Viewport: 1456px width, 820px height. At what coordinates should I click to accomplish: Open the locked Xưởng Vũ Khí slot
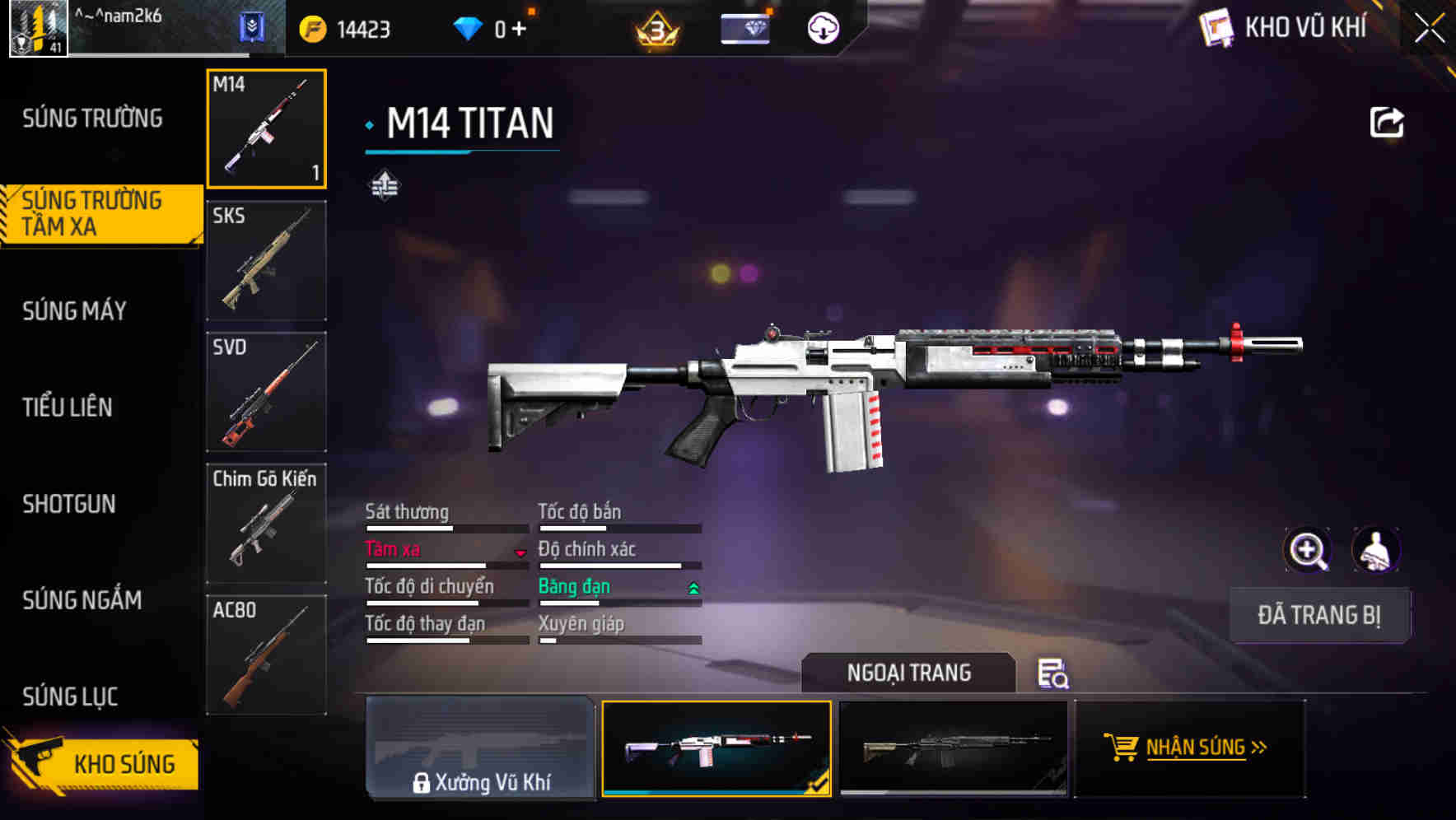[480, 748]
